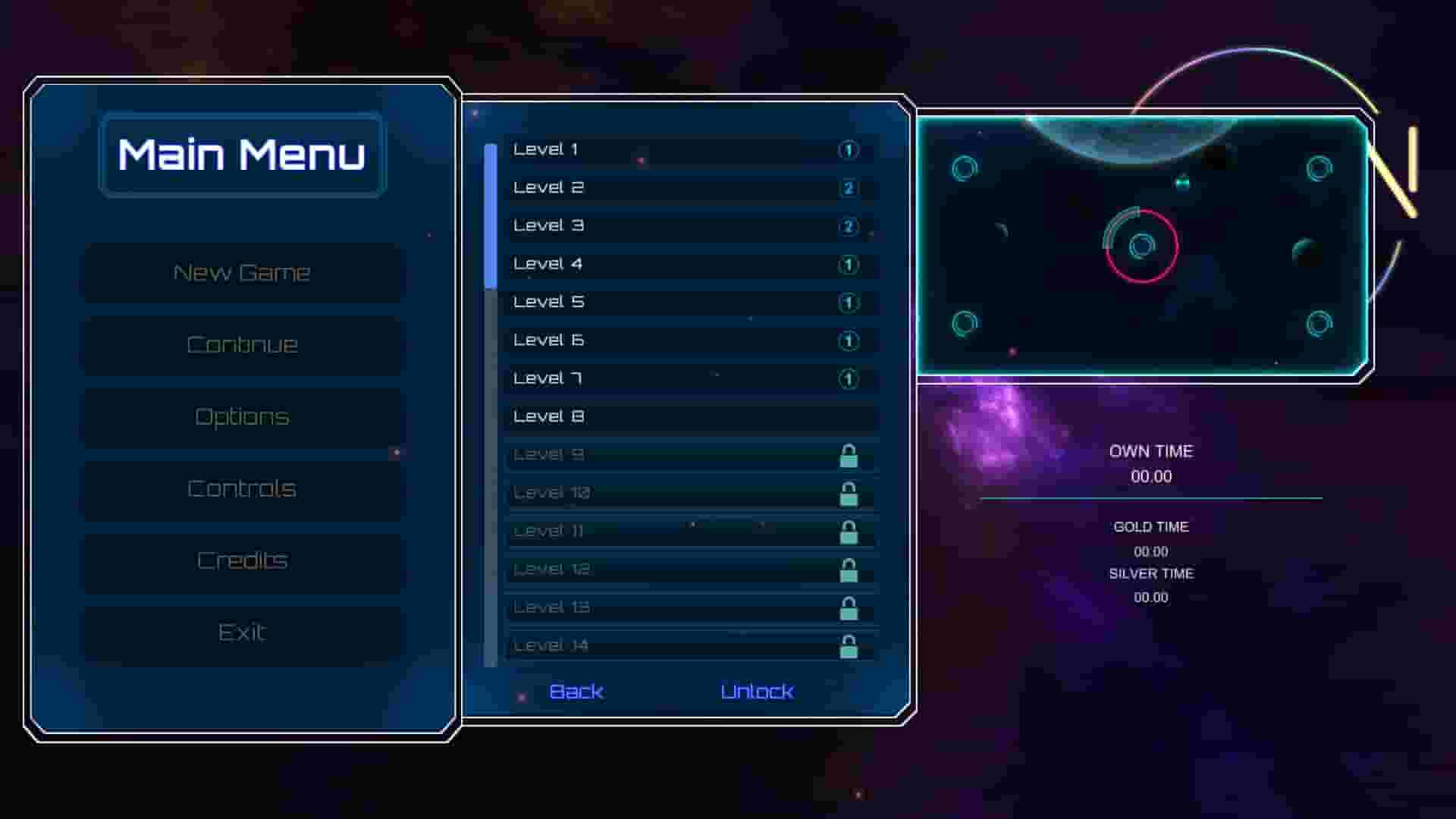Image resolution: width=1456 pixels, height=819 pixels.
Task: Start a New Game
Action: [x=242, y=272]
